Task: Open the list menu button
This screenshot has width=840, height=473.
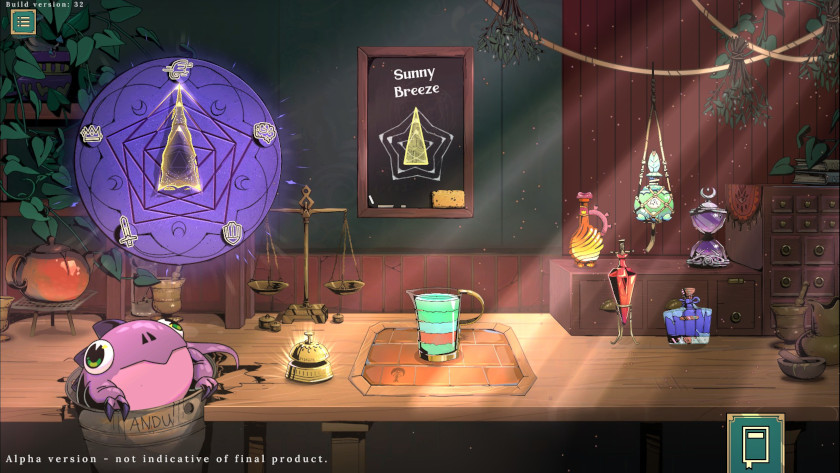Action: (23, 22)
